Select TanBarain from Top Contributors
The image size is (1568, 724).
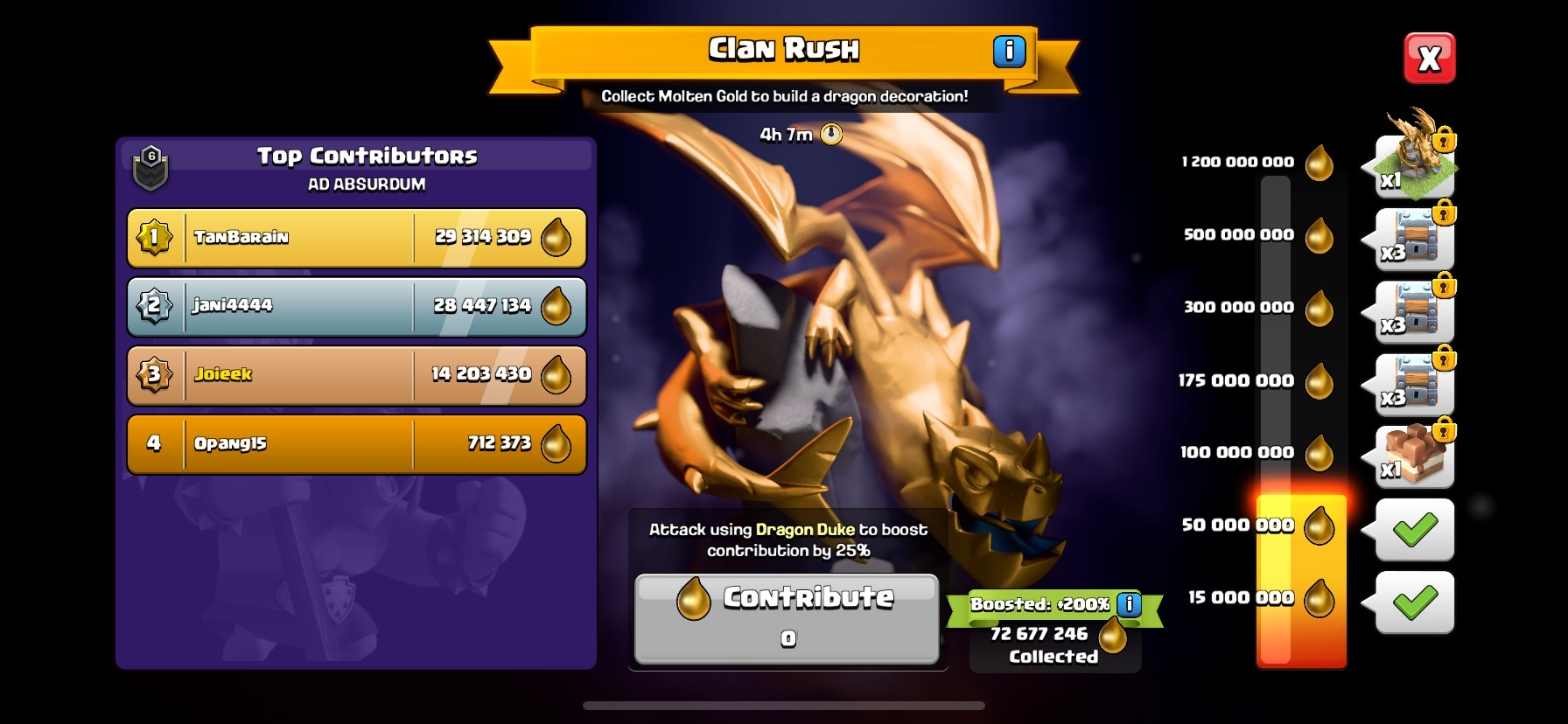tap(357, 237)
